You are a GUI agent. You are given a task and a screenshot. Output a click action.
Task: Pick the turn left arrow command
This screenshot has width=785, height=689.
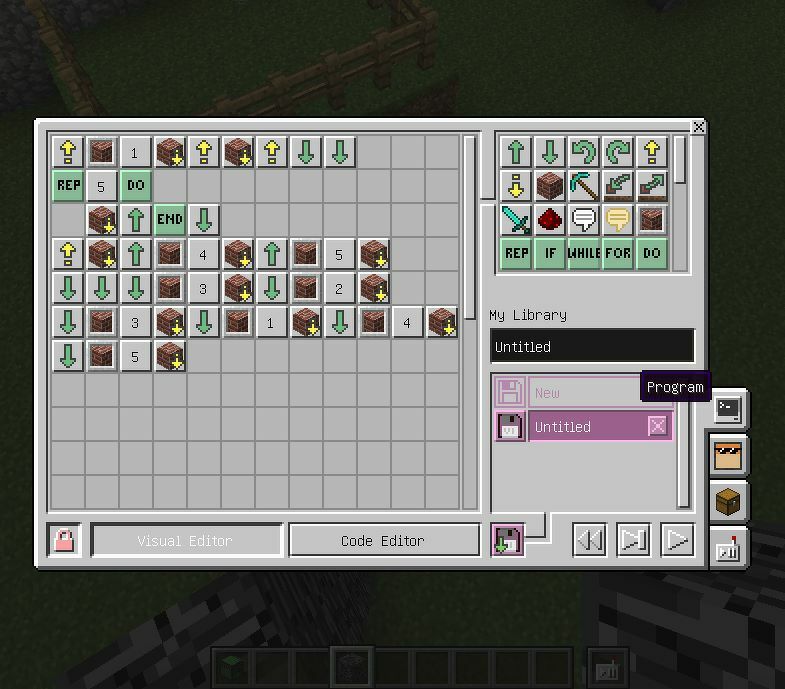[x=583, y=152]
